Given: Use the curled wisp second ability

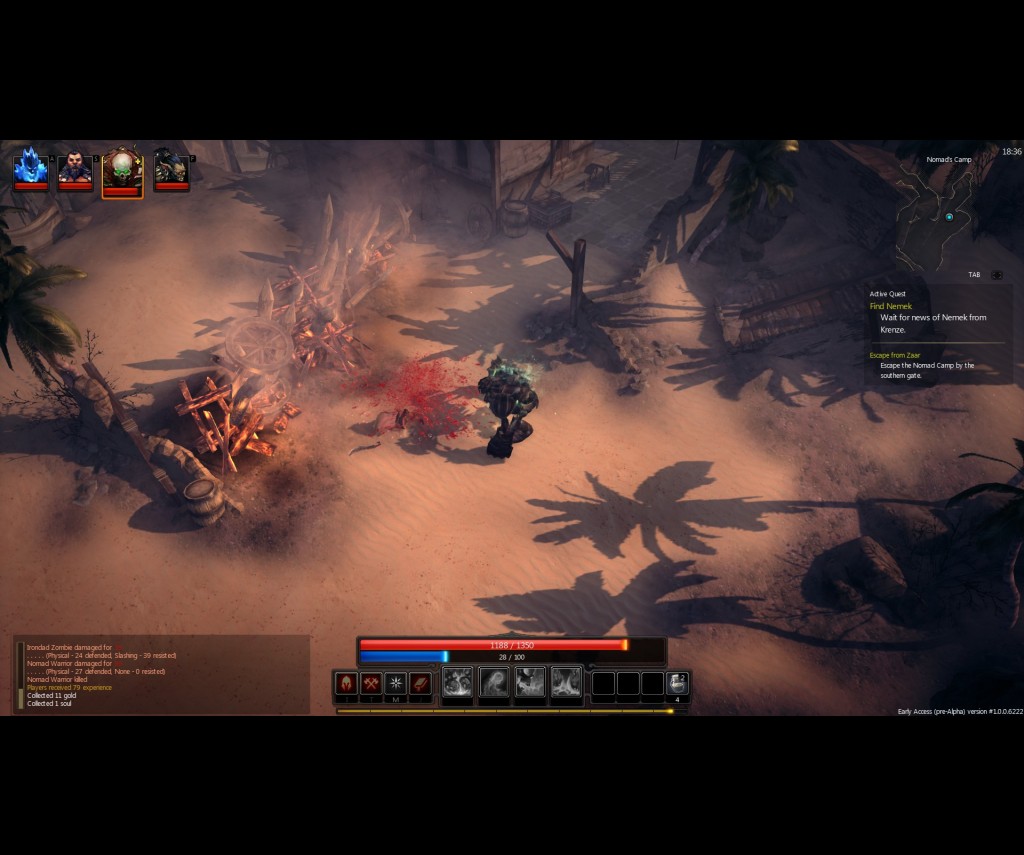Looking at the screenshot, I should click(x=494, y=683).
